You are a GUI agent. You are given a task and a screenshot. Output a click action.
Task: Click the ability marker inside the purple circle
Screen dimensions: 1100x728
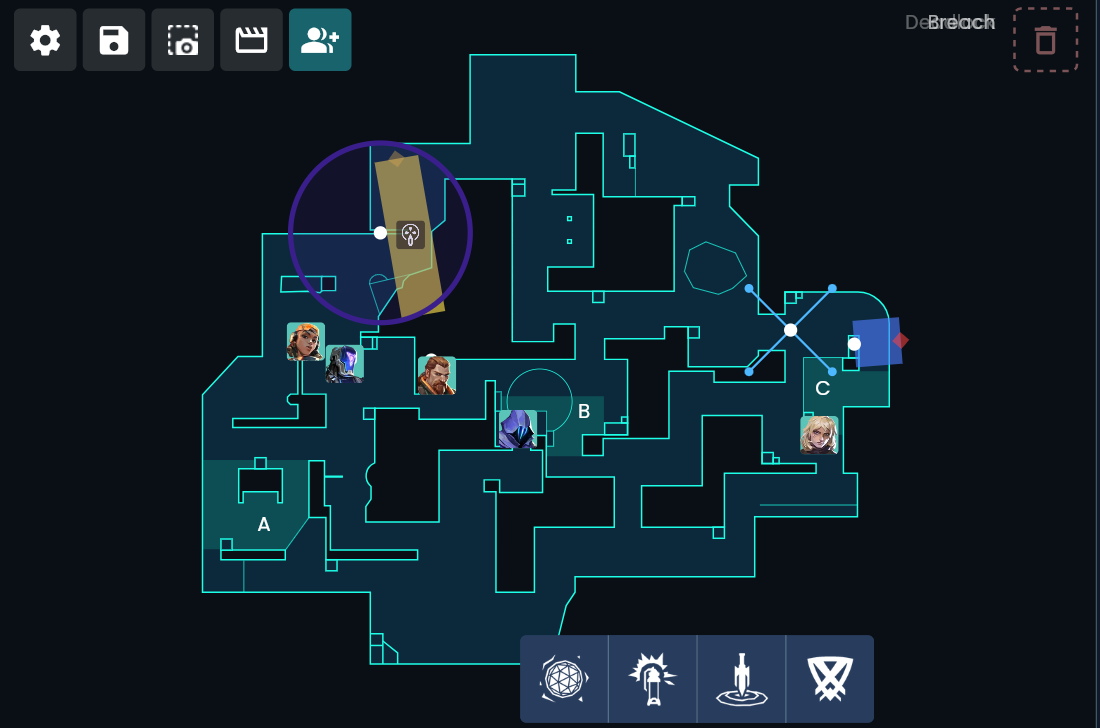coord(410,234)
